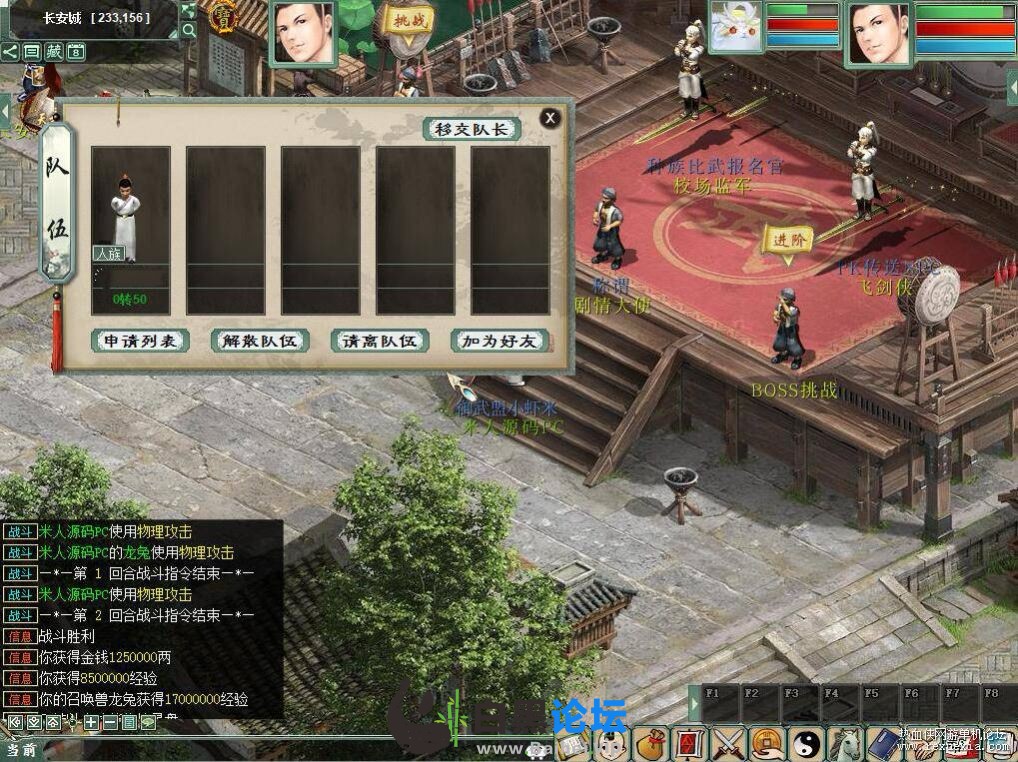
Task: Open the red scroll icon
Action: click(x=689, y=743)
